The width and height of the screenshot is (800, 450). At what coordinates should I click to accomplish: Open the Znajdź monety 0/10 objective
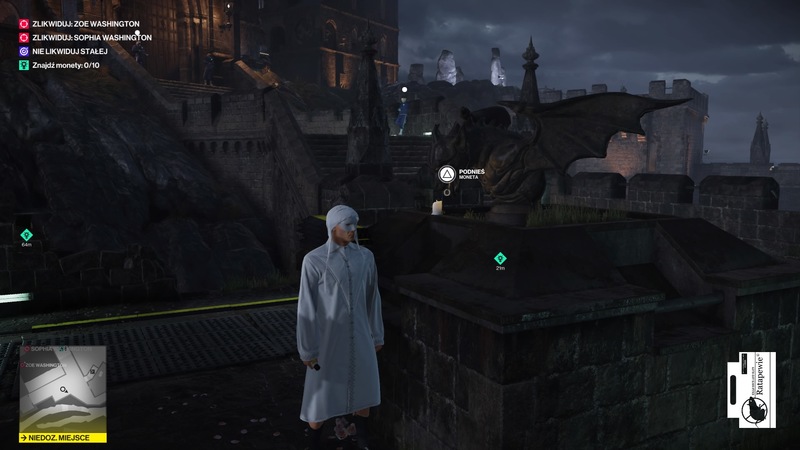72,65
